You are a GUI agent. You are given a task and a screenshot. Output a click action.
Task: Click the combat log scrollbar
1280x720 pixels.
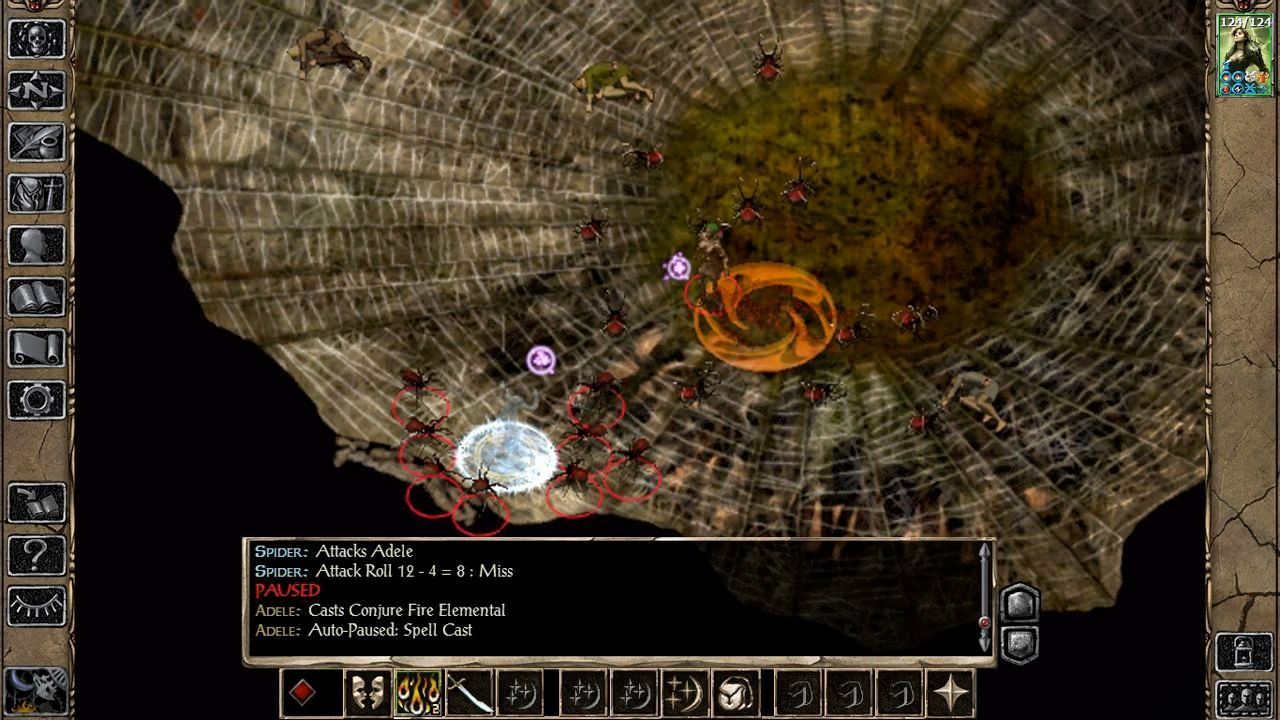[984, 598]
